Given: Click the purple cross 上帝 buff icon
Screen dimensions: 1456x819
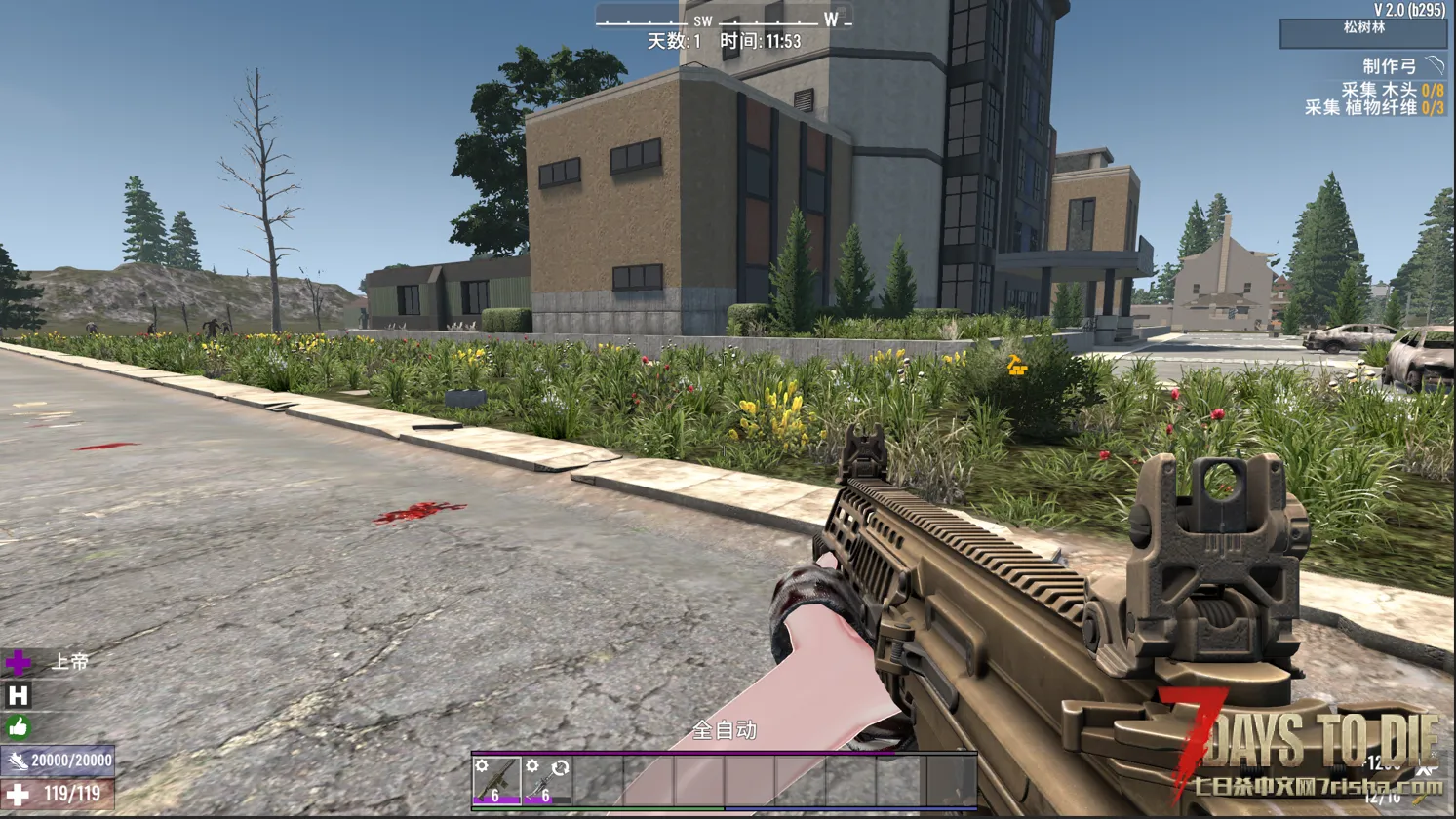Looking at the screenshot, I should (18, 663).
